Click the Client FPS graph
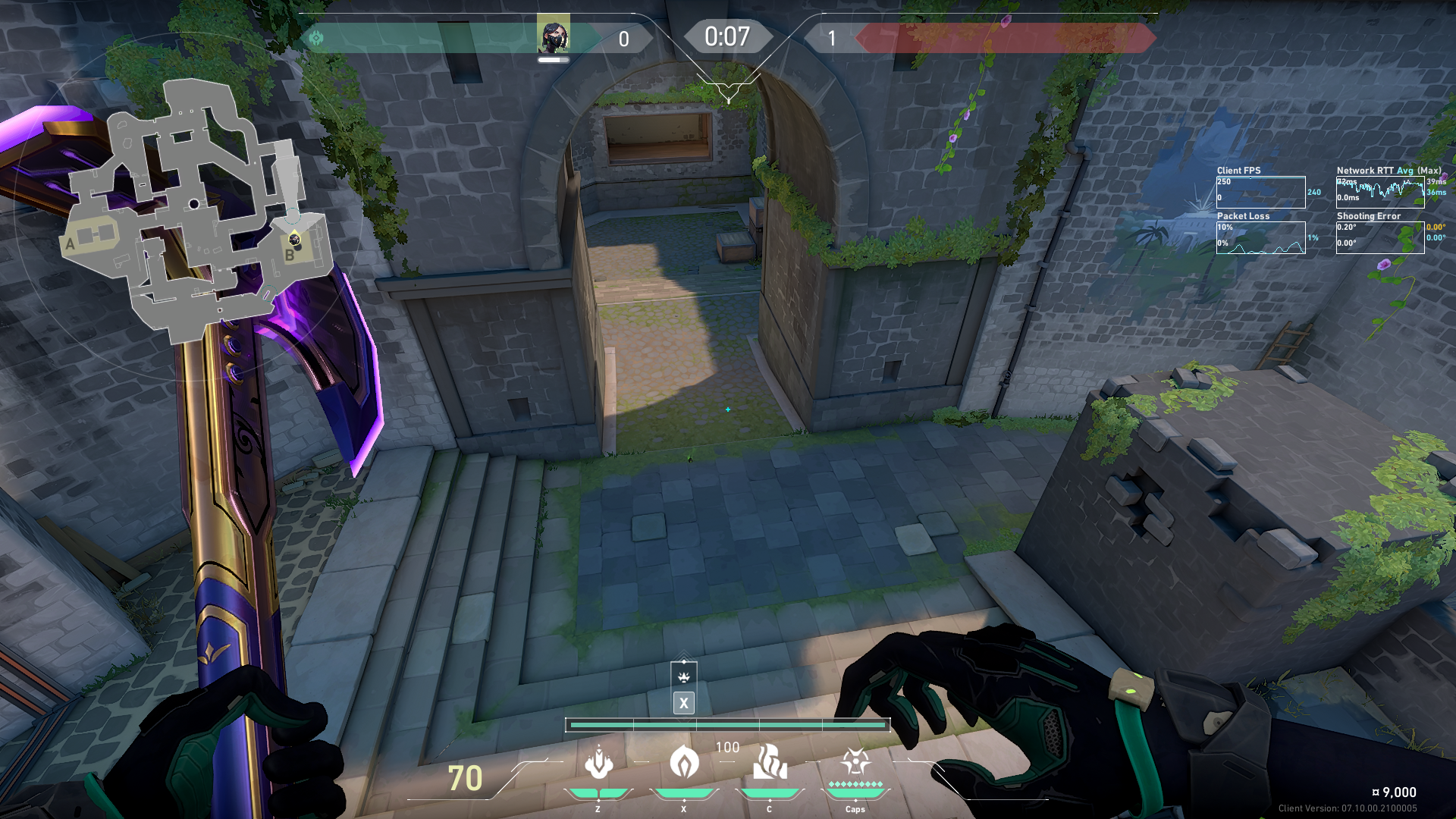Image resolution: width=1456 pixels, height=819 pixels. (1260, 193)
